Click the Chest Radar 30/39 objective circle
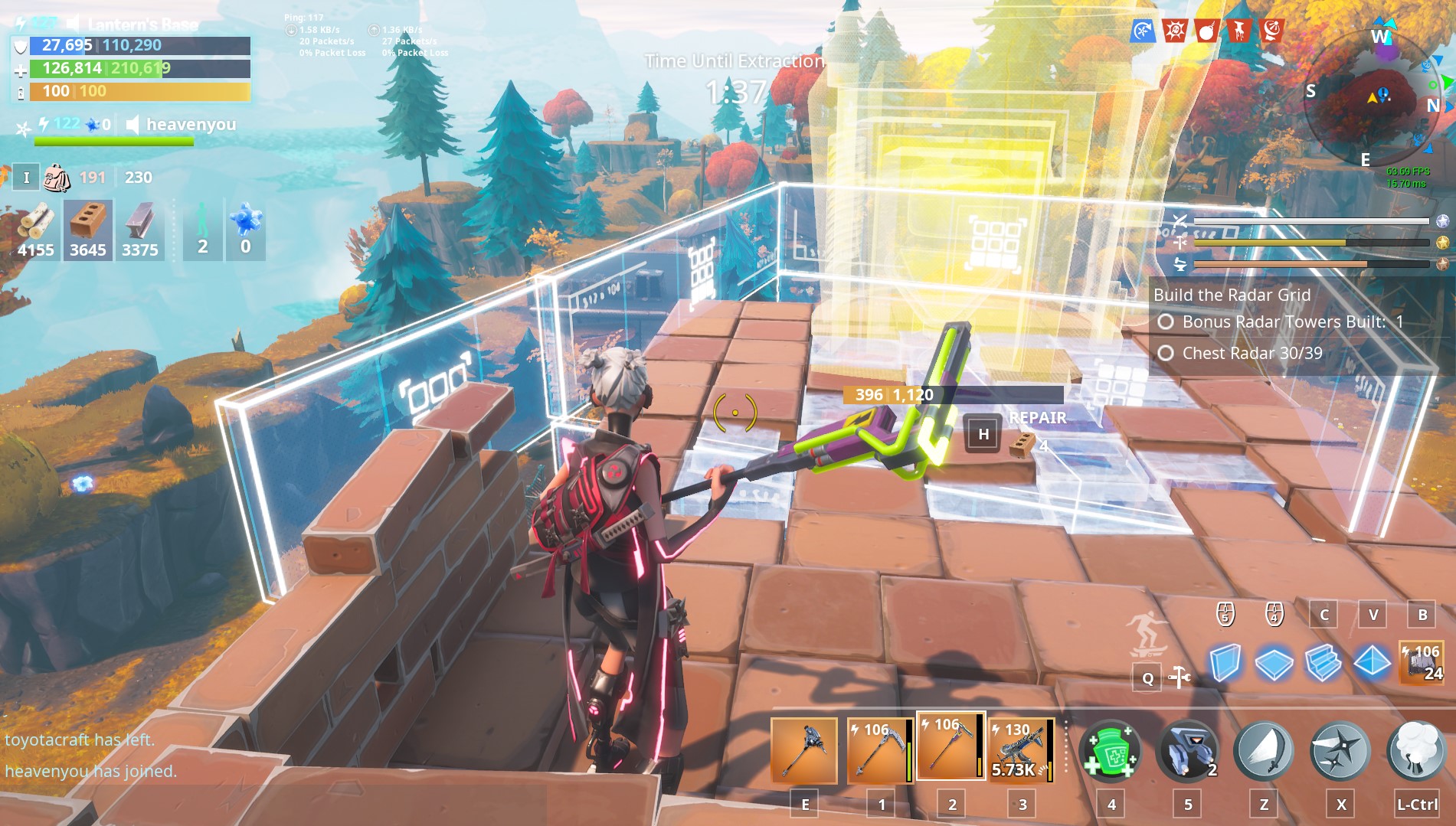The width and height of the screenshot is (1456, 826). click(x=1166, y=353)
